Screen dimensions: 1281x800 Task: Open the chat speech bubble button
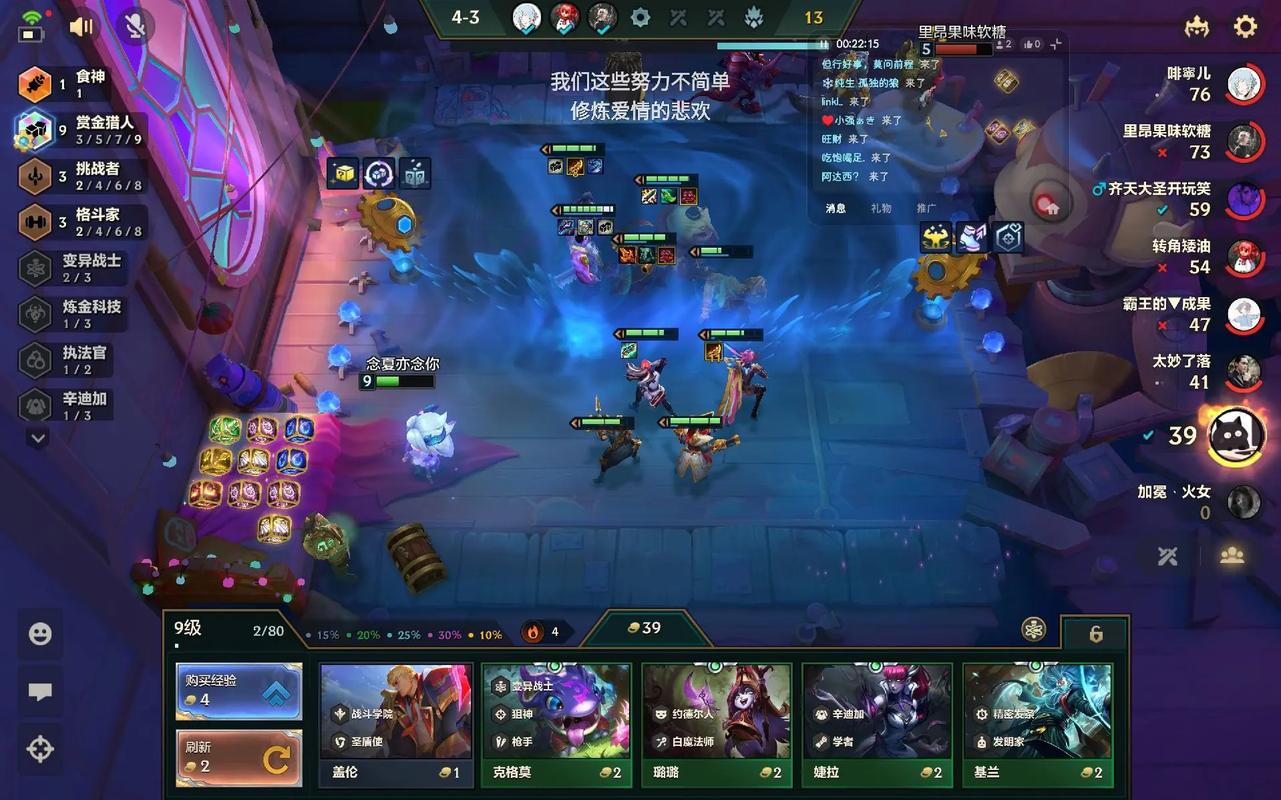point(40,692)
